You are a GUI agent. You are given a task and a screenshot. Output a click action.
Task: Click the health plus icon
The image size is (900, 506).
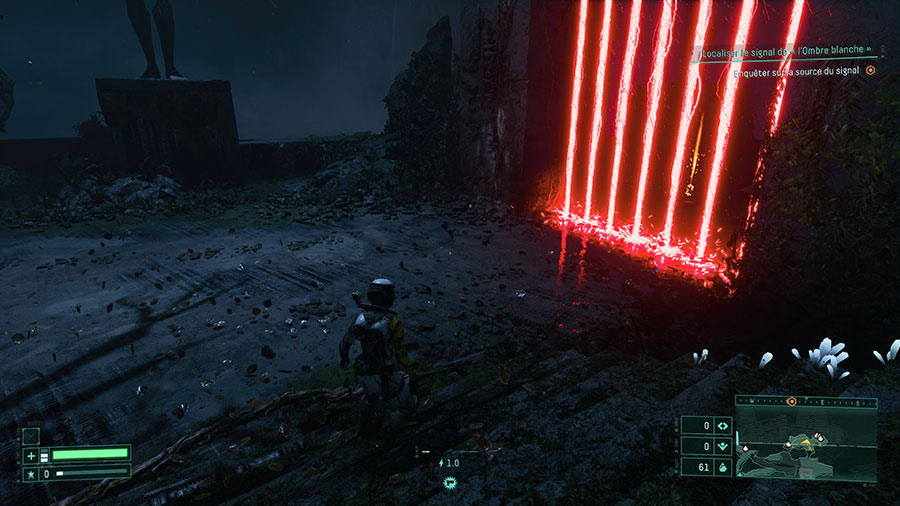(31, 455)
